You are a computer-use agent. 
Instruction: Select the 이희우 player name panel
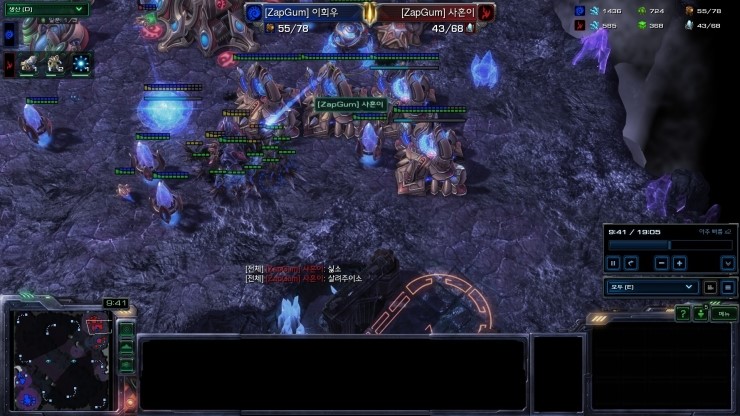pos(305,13)
